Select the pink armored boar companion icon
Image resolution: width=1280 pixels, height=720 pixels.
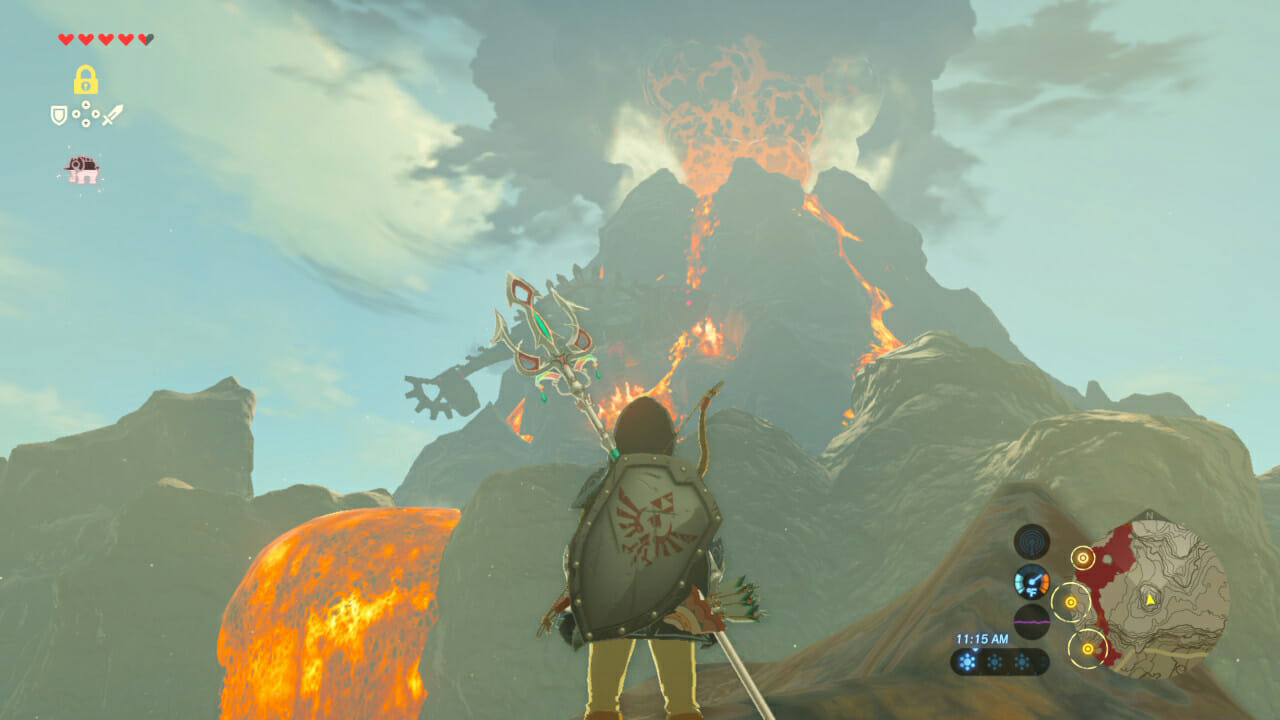[82, 167]
